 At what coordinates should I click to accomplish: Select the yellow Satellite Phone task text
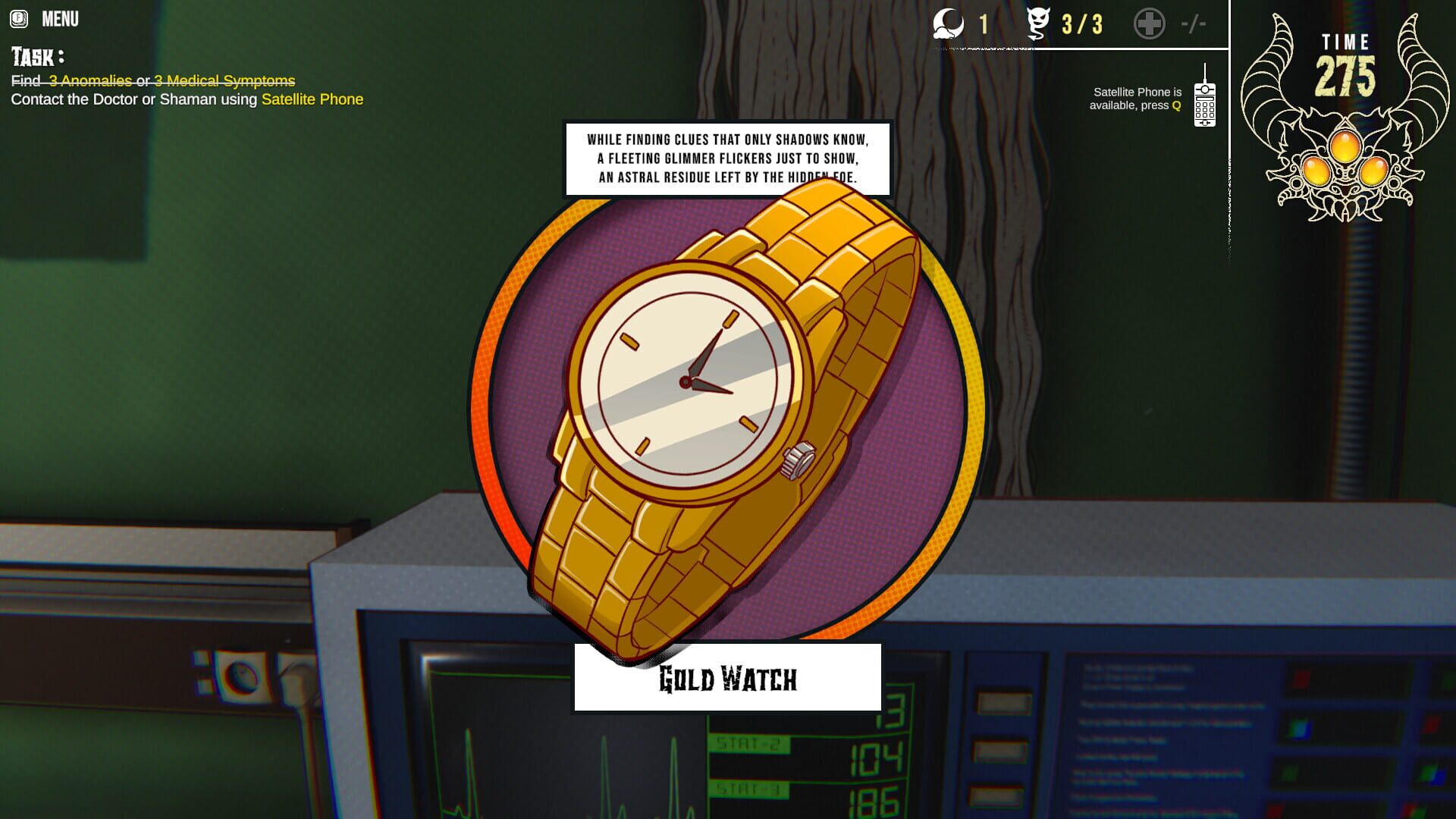click(312, 99)
